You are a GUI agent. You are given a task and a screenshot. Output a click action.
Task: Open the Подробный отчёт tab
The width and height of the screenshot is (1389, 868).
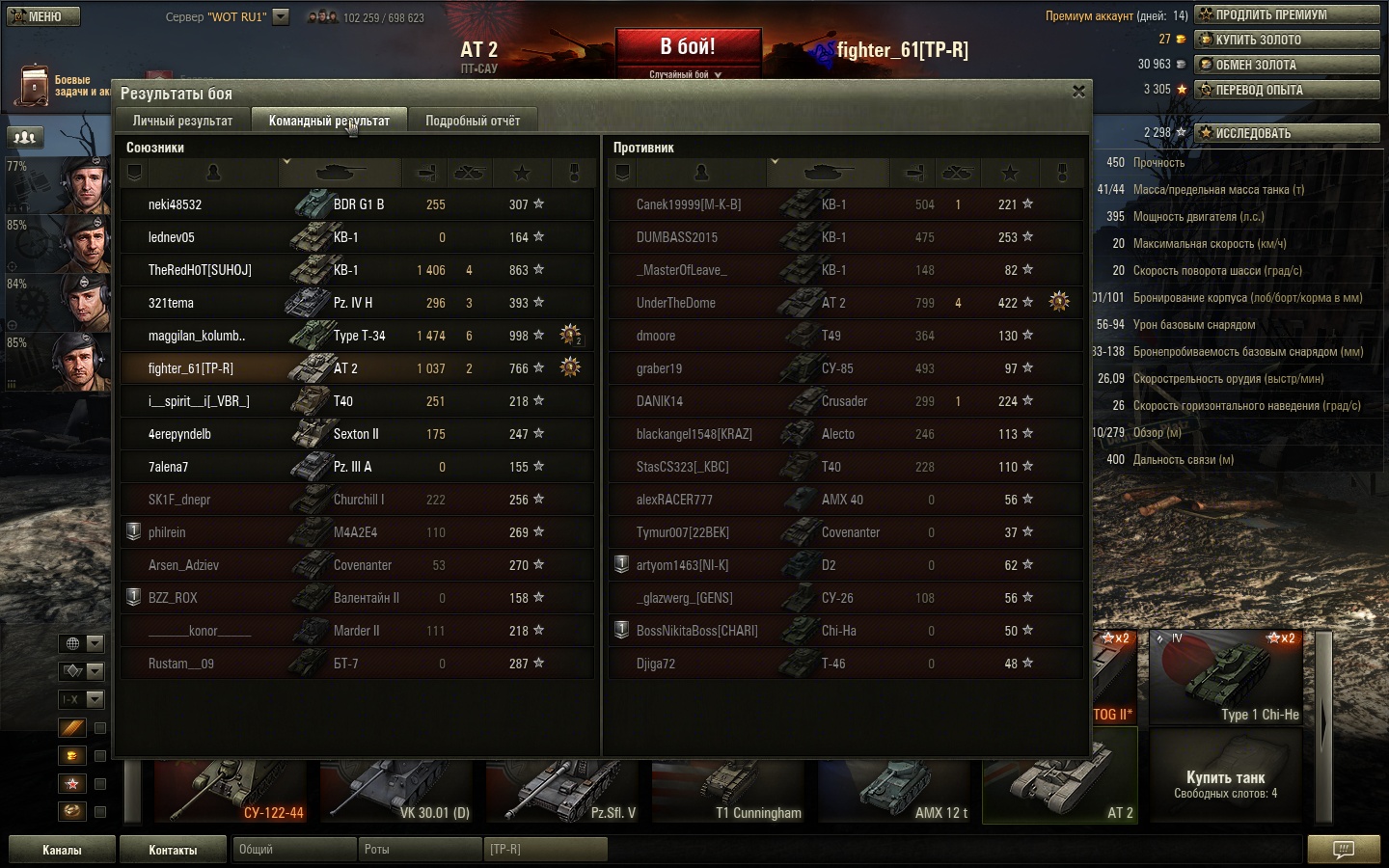point(473,121)
